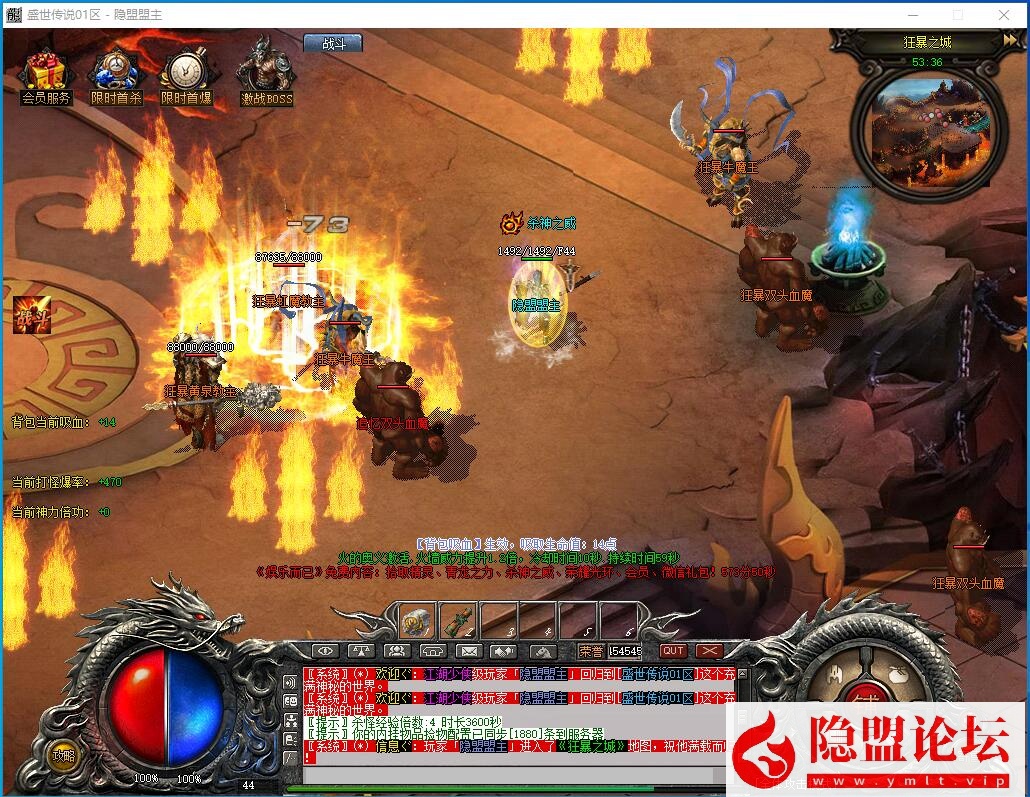
Task: Close the game window
Action: (1004, 15)
